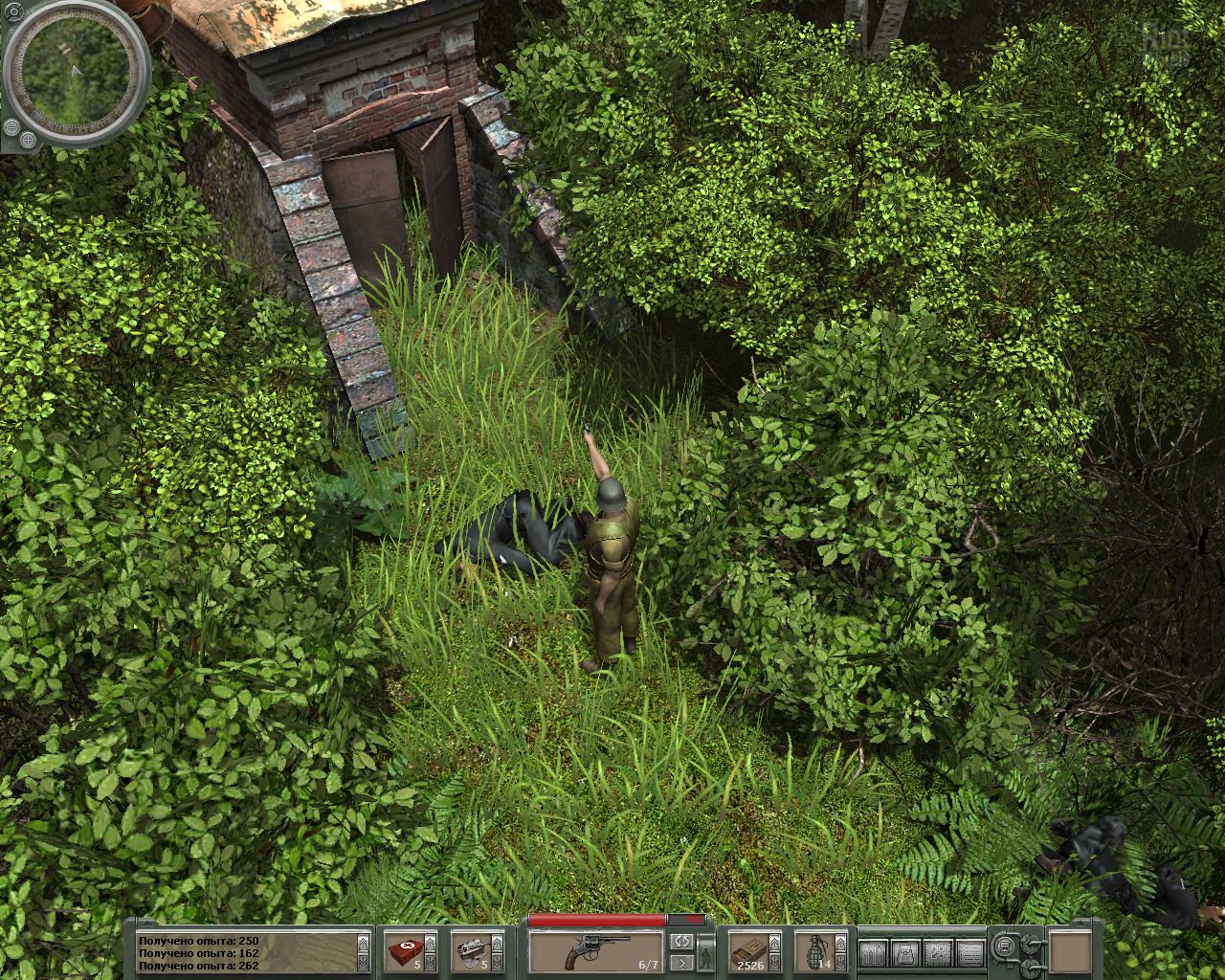Zoom out the minimap with minus button
Screen dimensions: 1225x980
13,128
